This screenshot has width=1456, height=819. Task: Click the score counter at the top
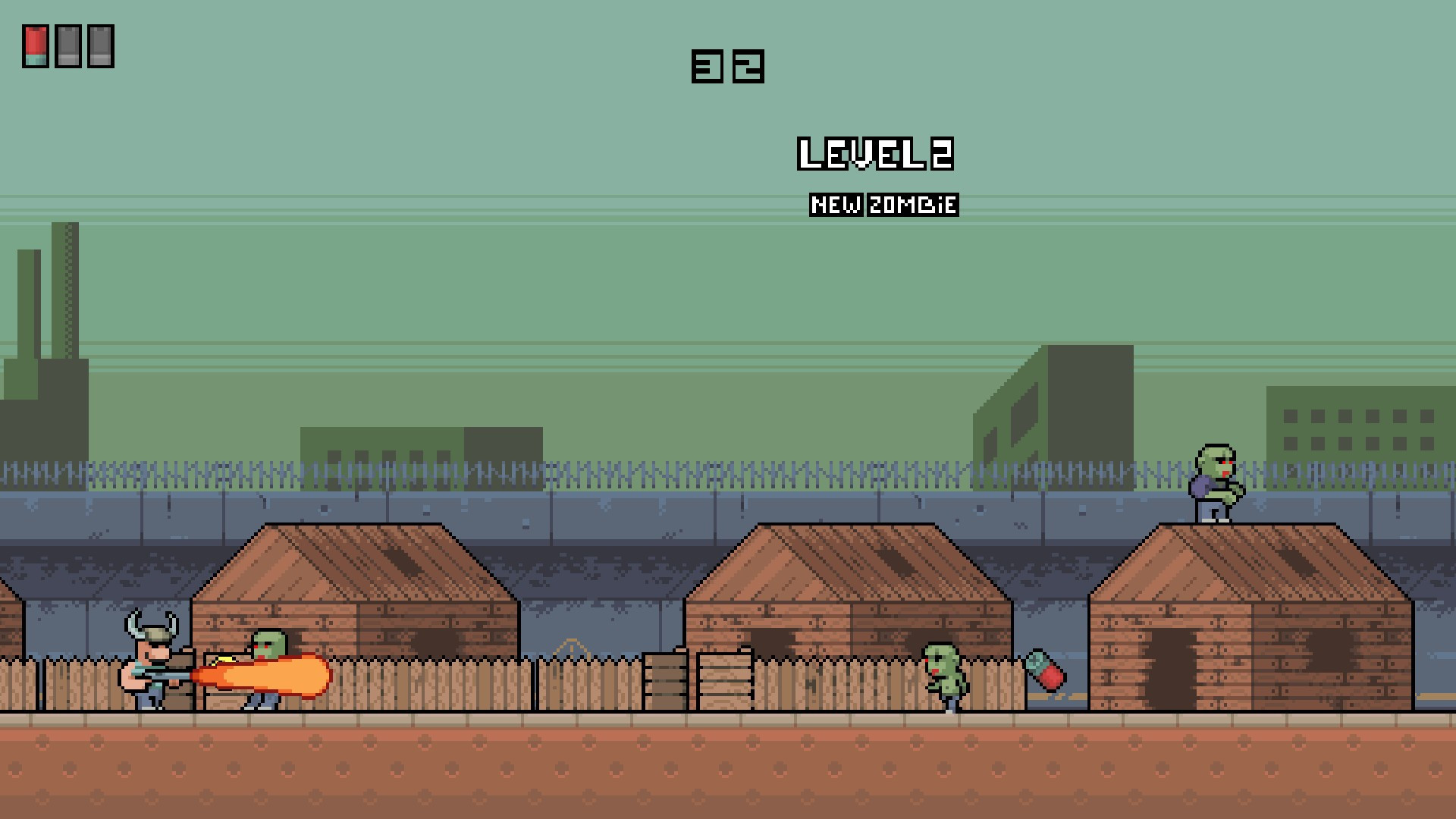tap(728, 67)
